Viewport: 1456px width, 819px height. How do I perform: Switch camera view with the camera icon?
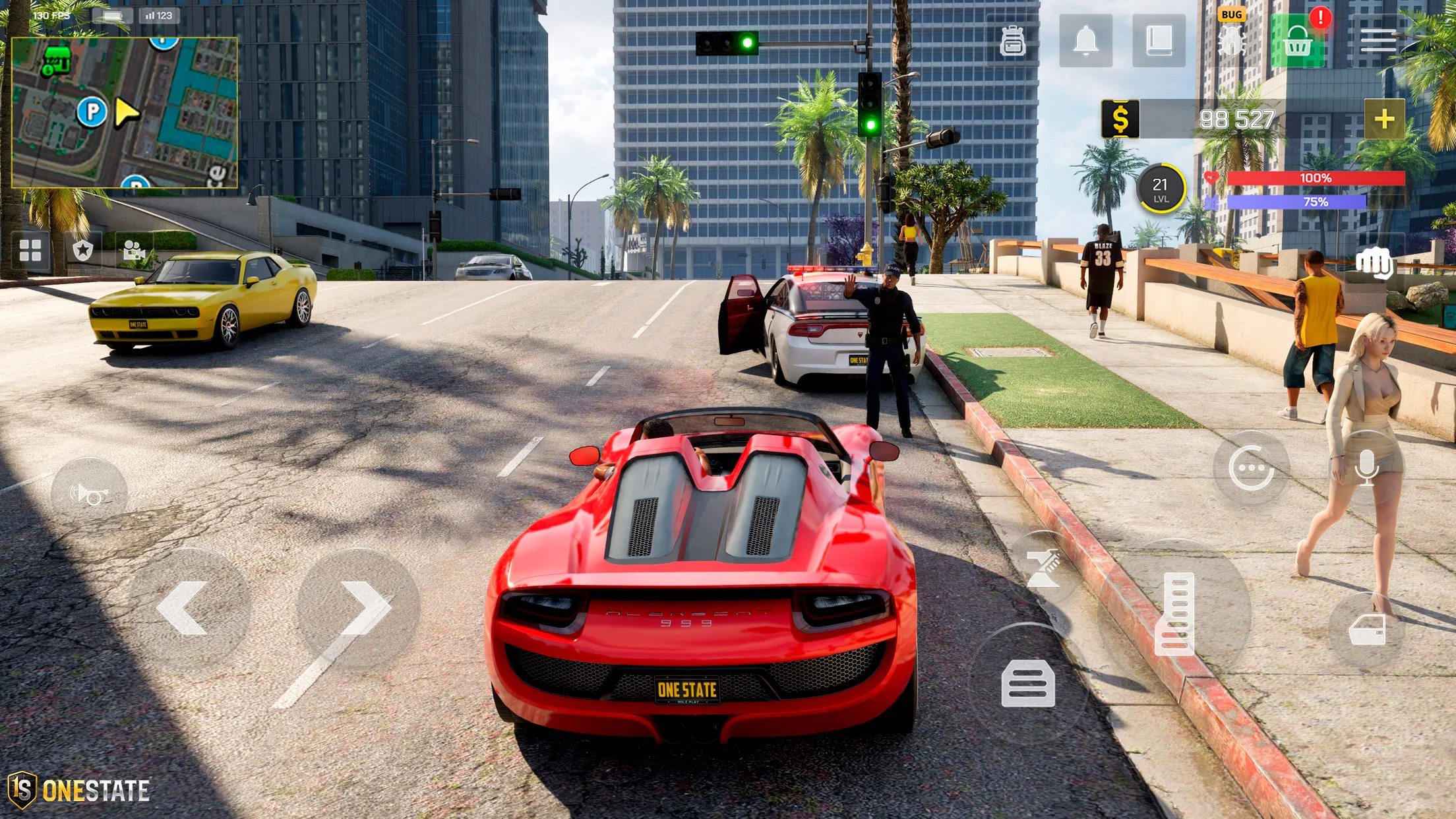134,251
